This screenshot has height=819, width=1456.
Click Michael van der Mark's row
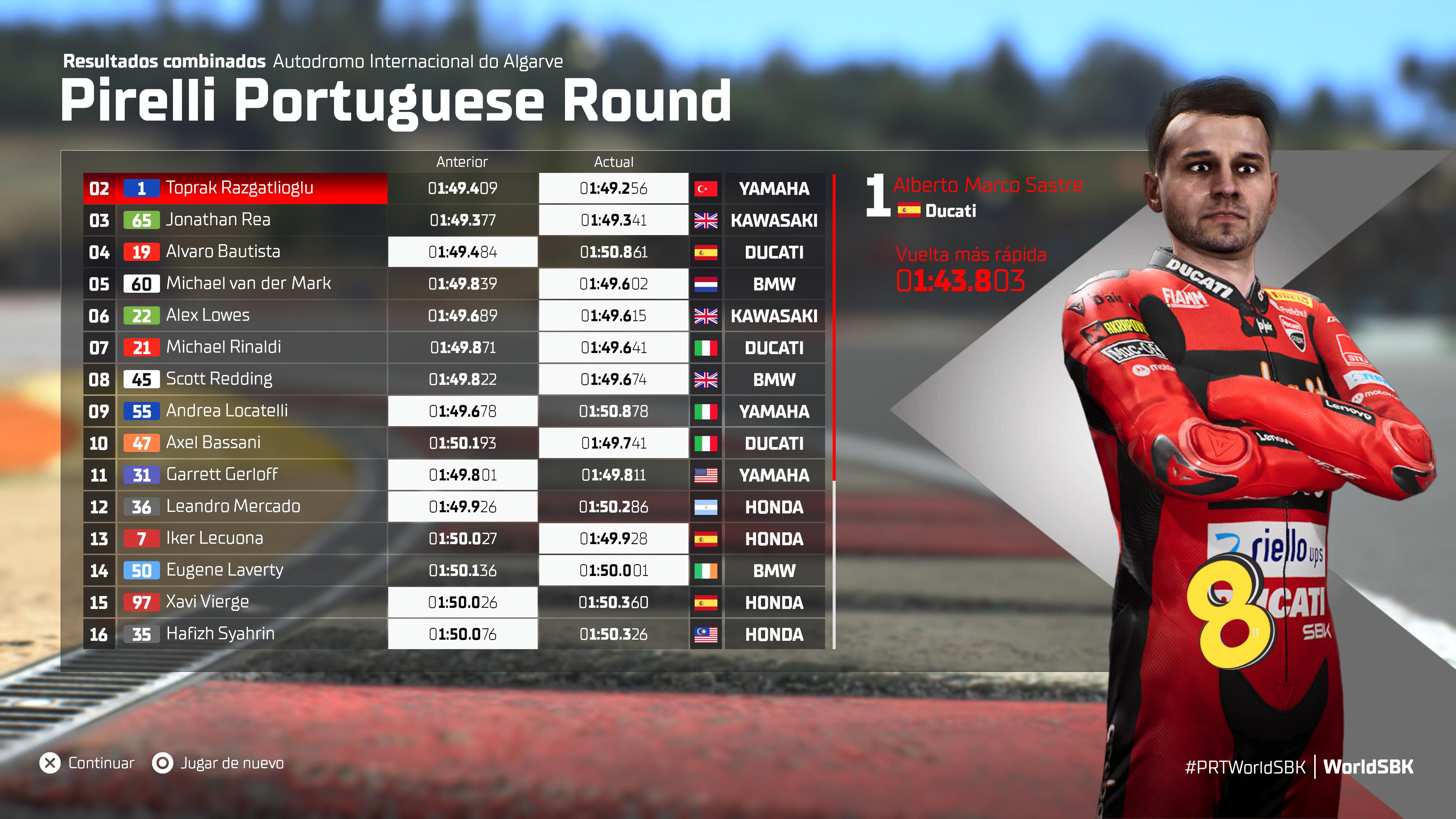point(248,284)
